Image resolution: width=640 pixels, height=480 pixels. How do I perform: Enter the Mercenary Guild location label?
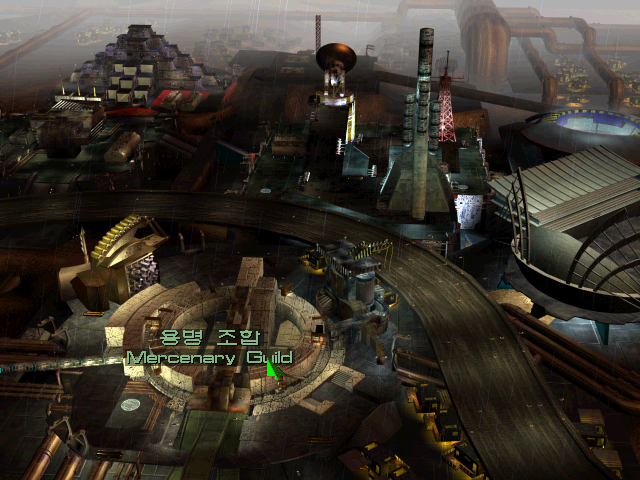point(209,357)
